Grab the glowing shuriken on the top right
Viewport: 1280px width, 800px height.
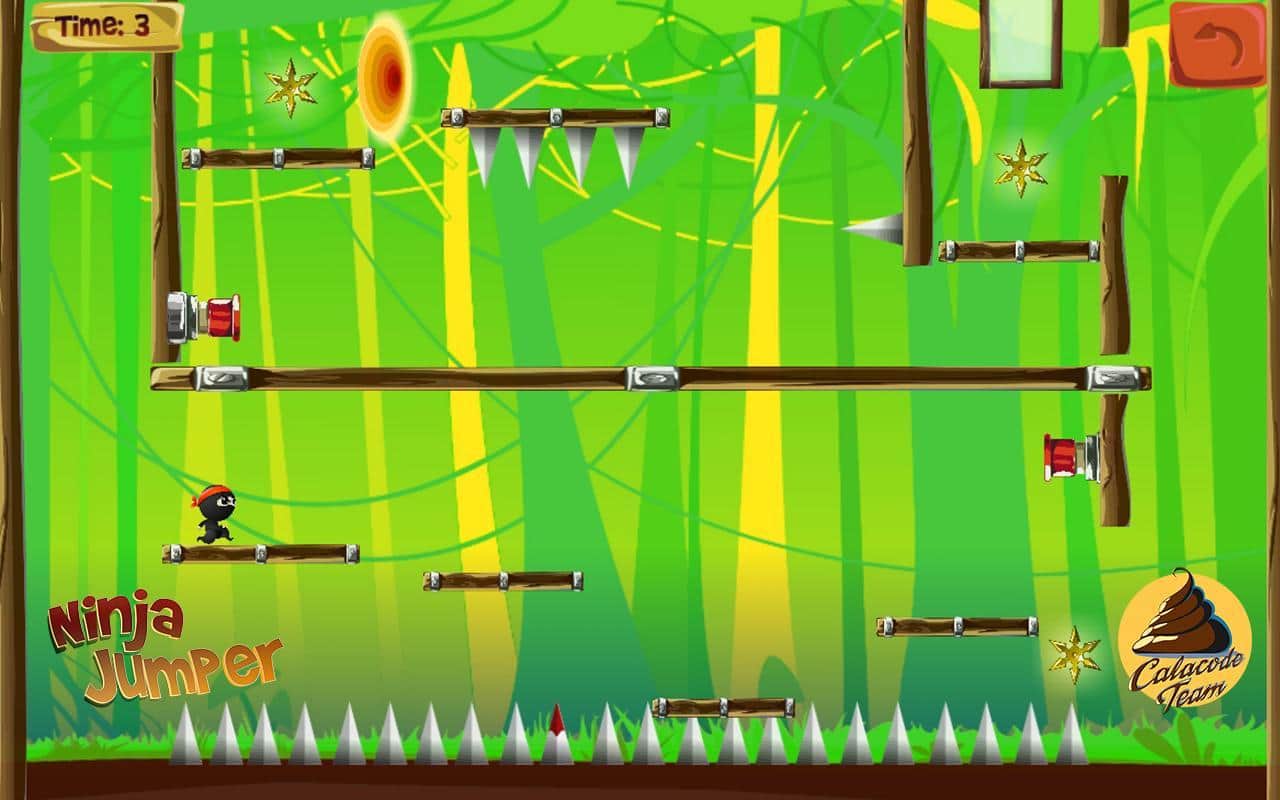tap(1019, 166)
